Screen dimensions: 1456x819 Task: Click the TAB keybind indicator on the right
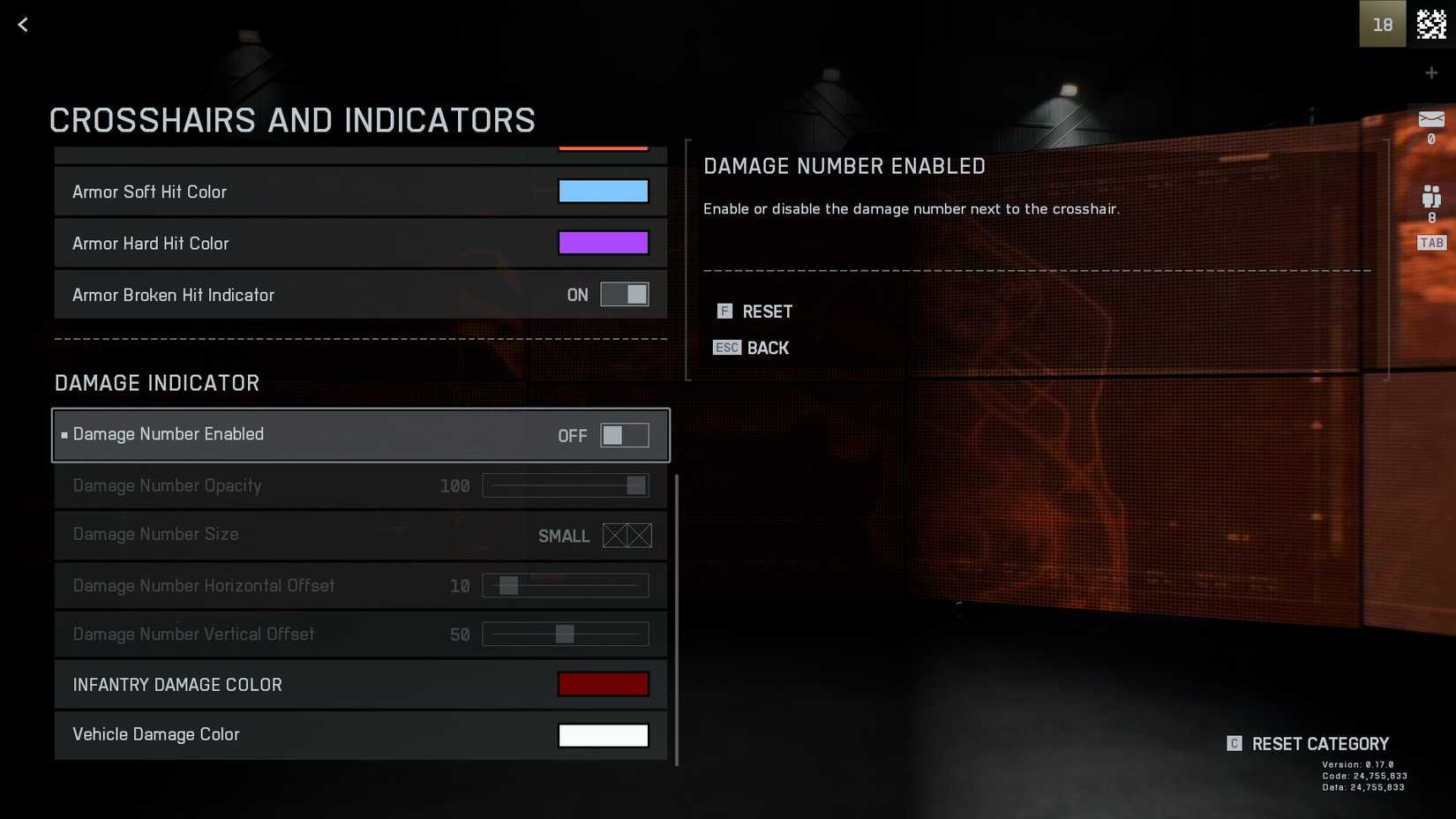click(x=1431, y=242)
